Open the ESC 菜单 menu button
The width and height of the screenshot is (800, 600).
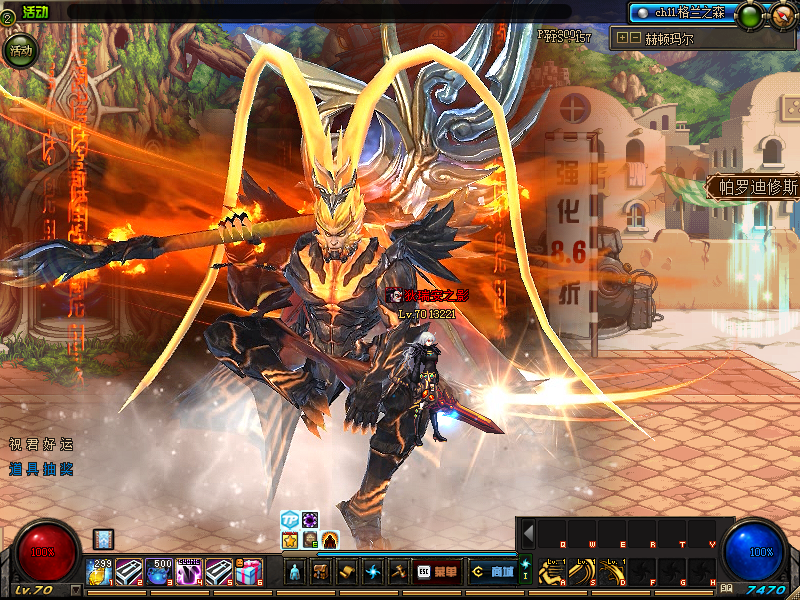click(437, 571)
